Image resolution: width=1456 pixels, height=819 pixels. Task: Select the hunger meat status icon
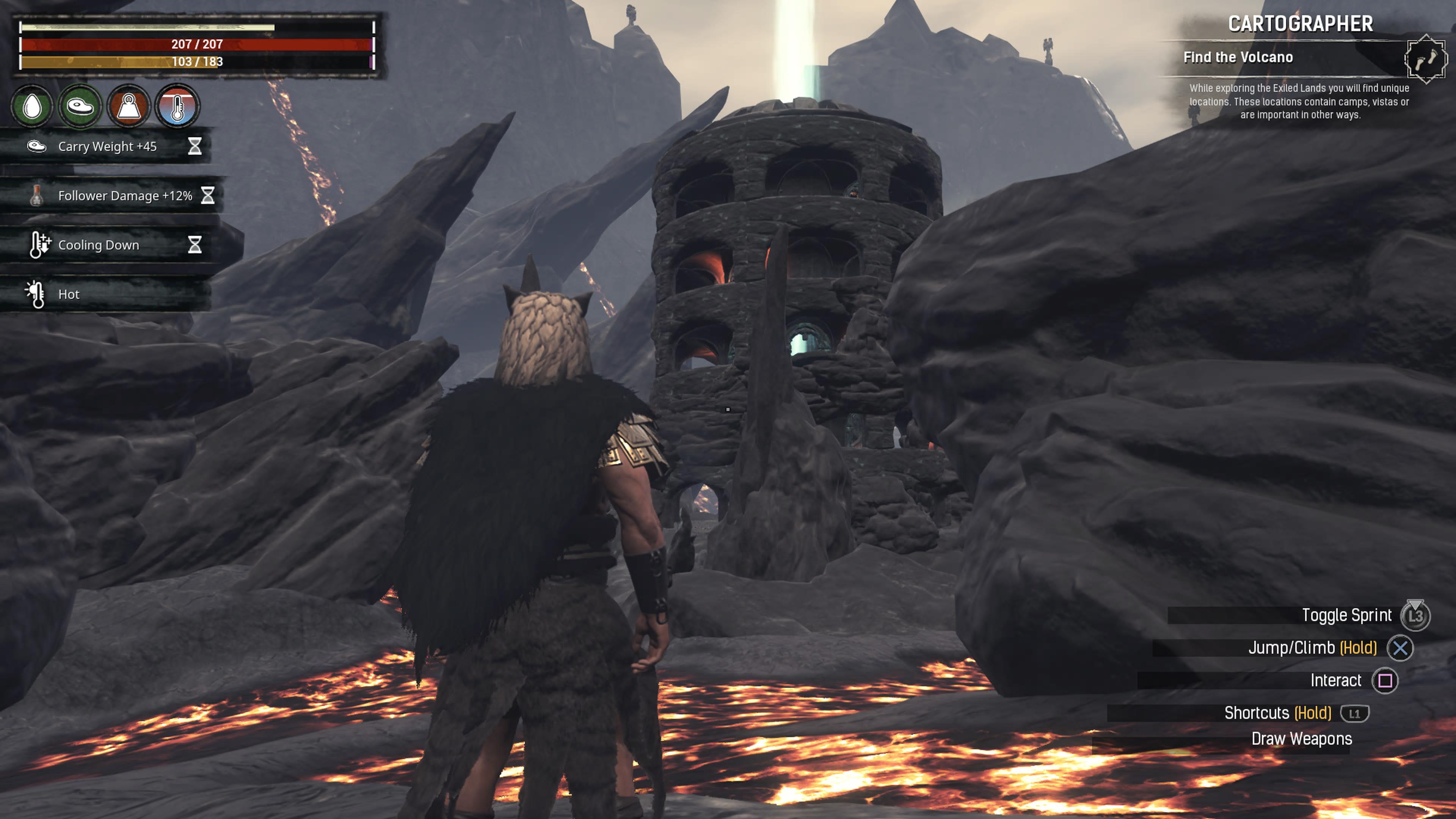[80, 106]
